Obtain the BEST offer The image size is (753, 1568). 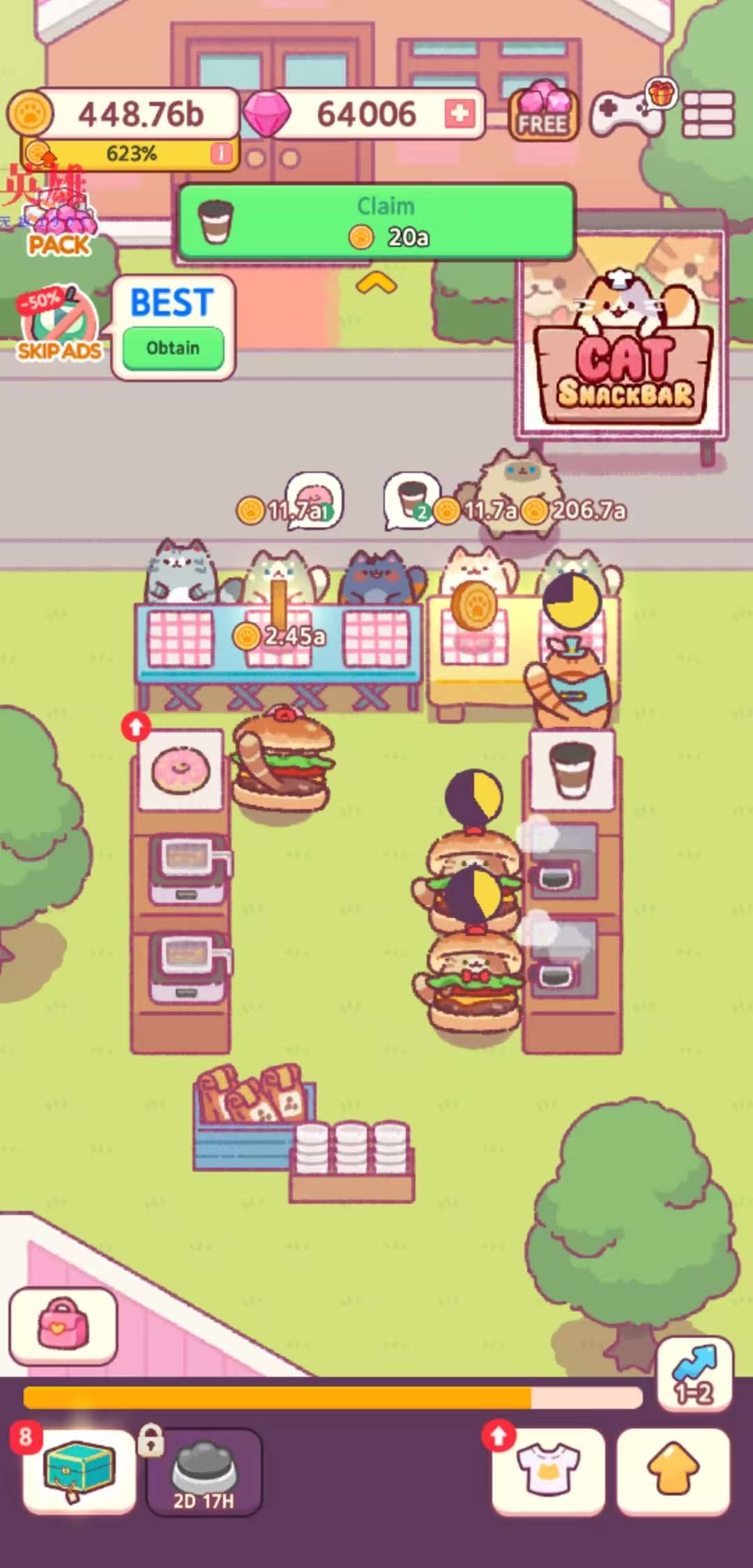[x=173, y=347]
